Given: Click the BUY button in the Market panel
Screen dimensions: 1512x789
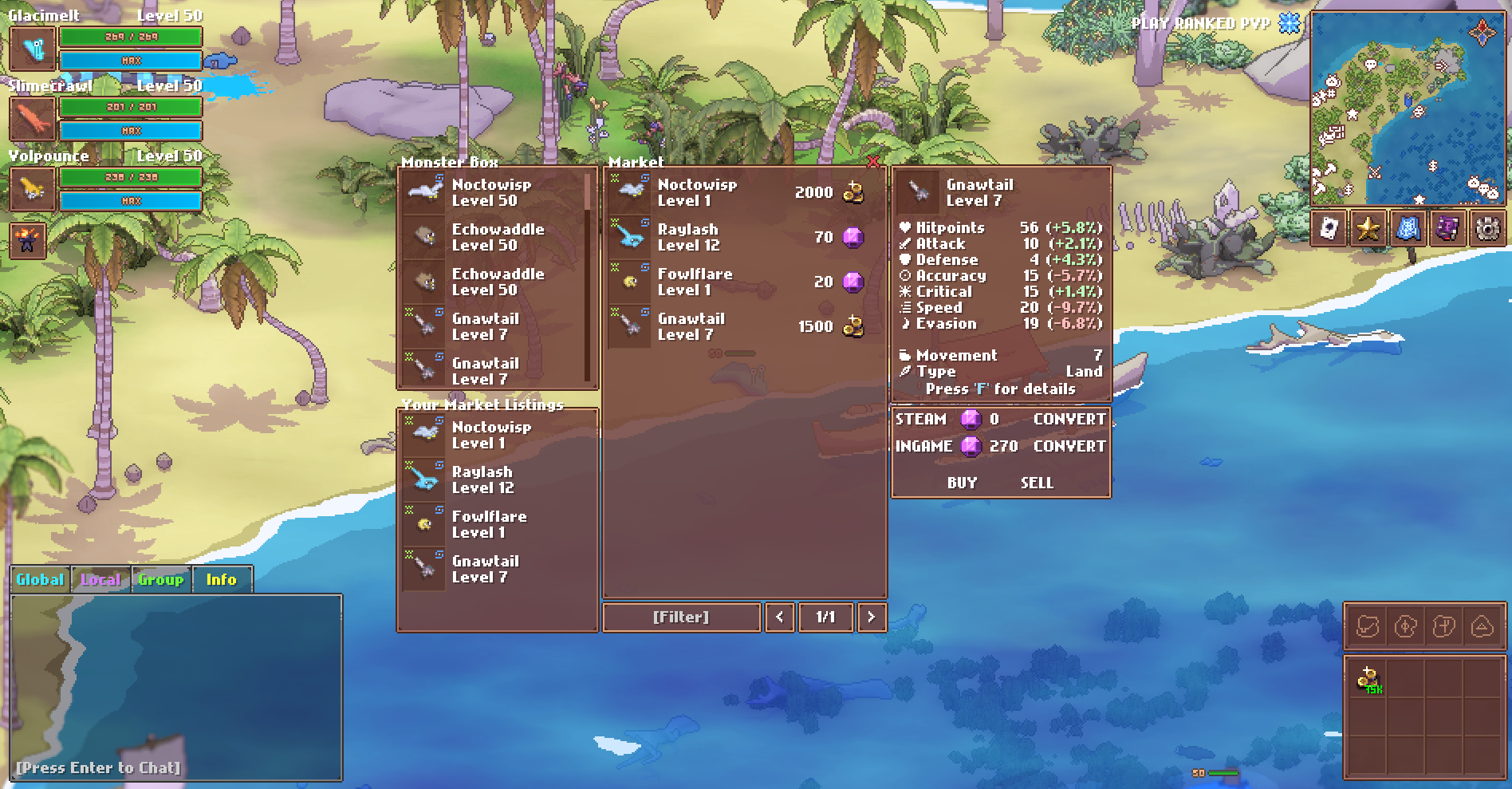Looking at the screenshot, I should point(963,483).
